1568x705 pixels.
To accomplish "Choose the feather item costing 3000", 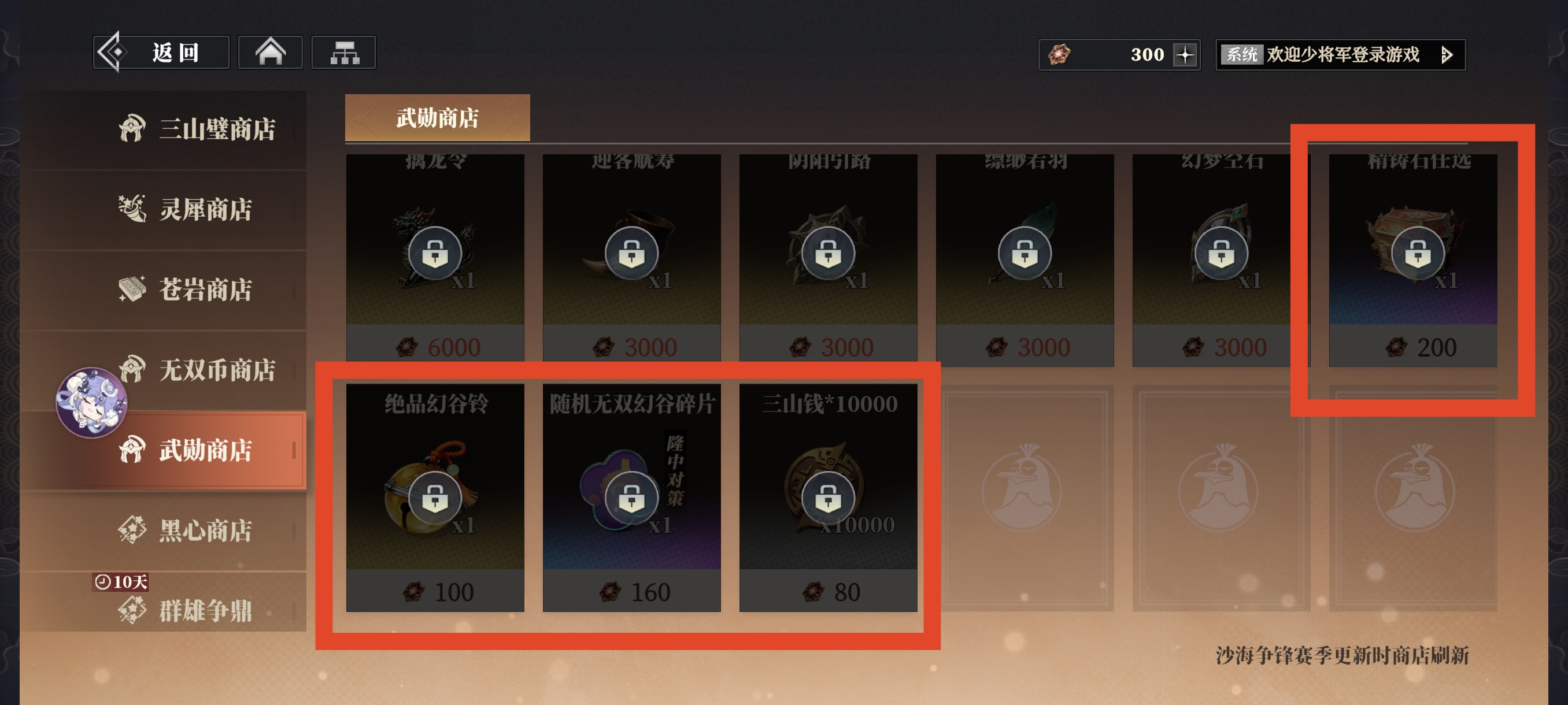I will 1025,255.
